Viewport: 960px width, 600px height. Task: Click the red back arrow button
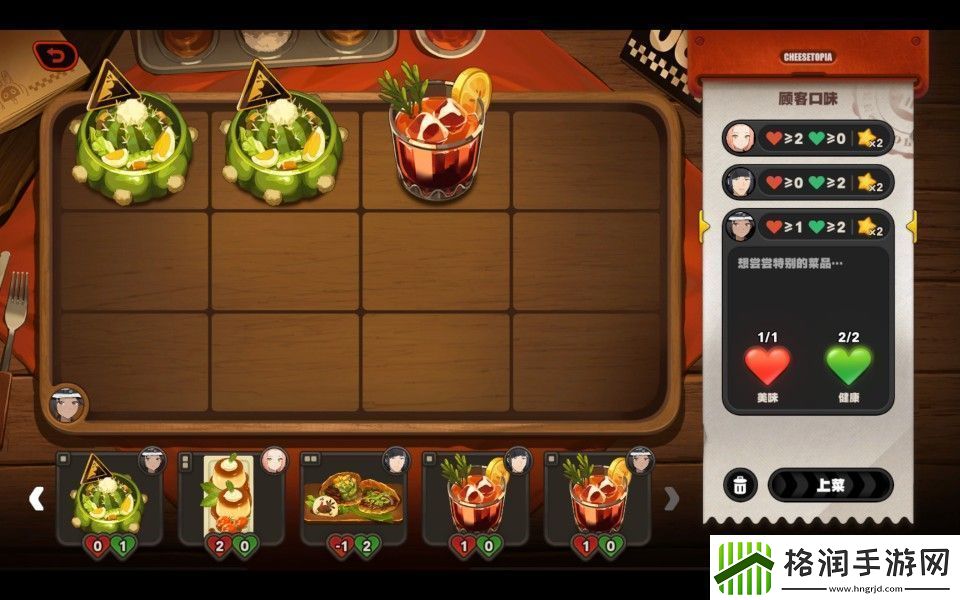[55, 56]
